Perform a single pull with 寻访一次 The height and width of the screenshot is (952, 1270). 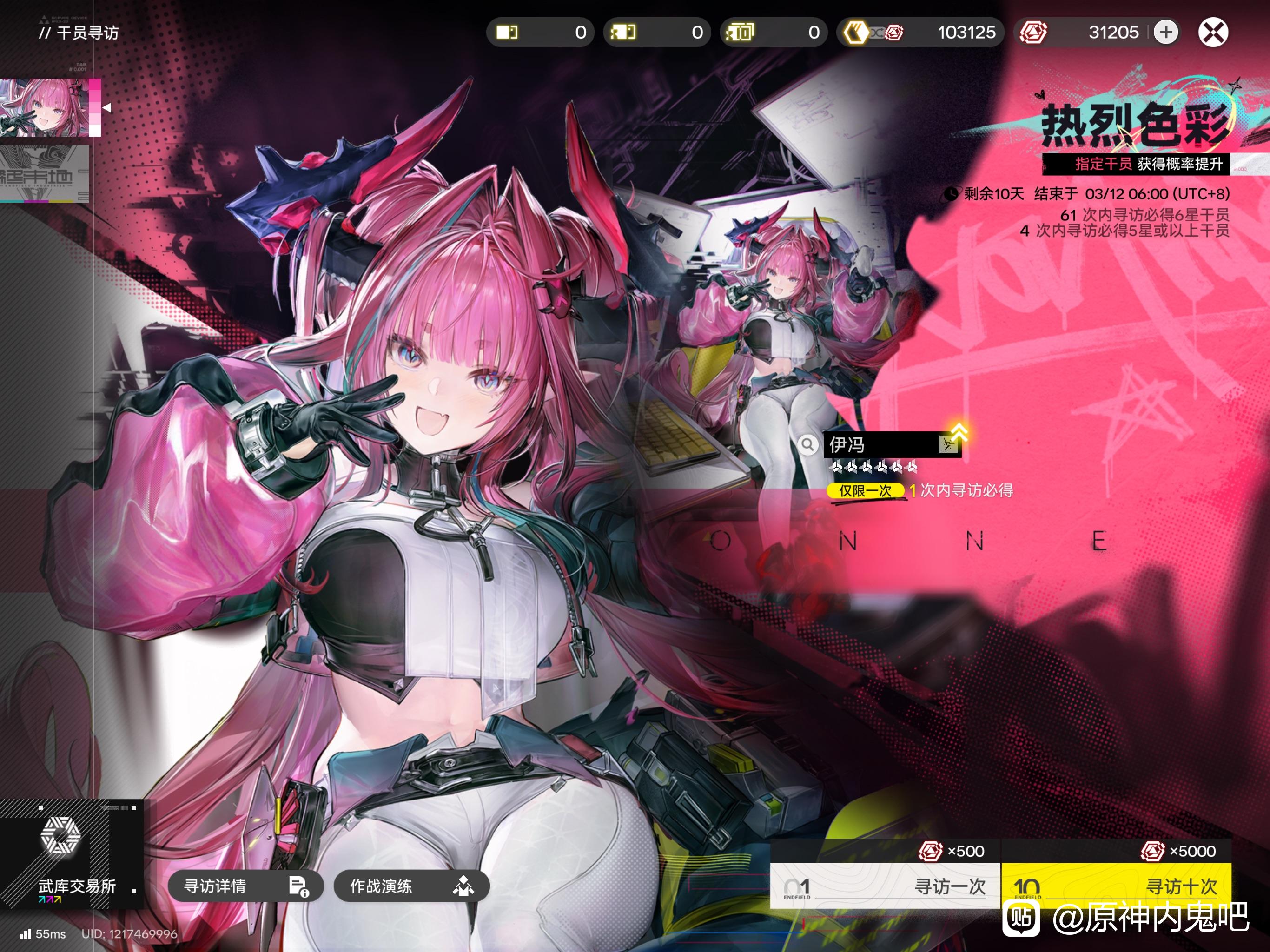click(x=885, y=885)
